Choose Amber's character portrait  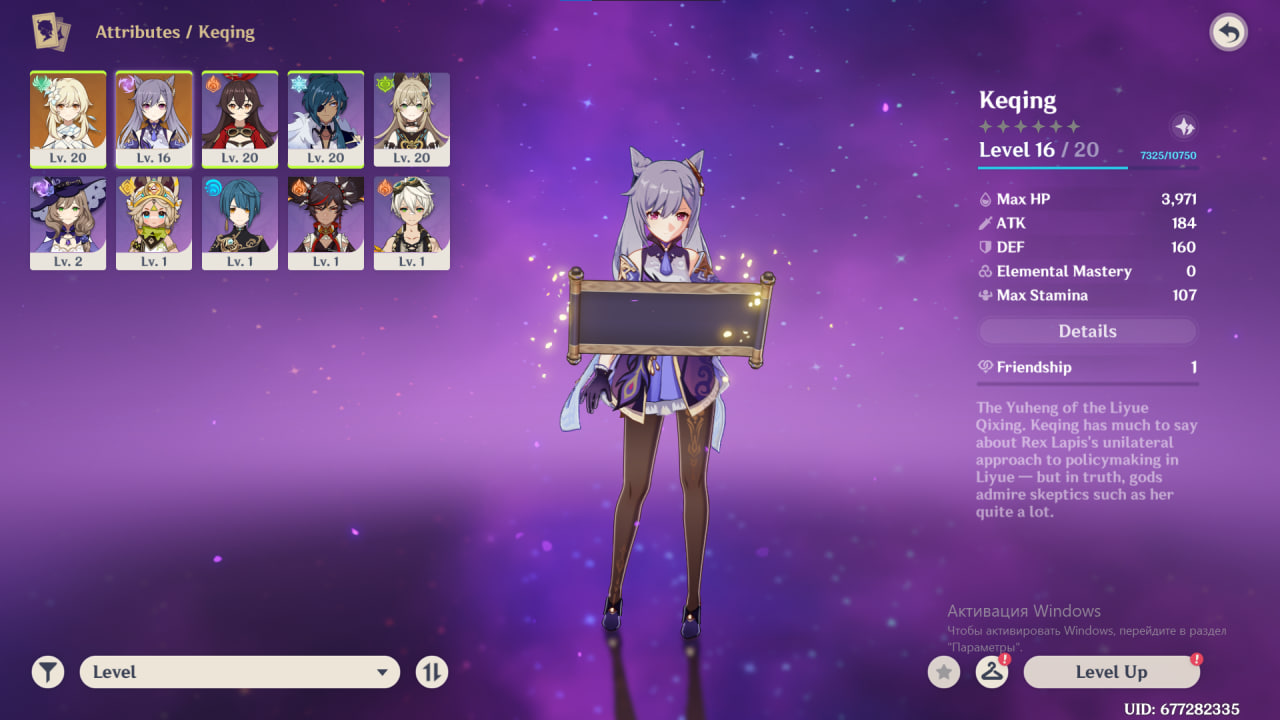pyautogui.click(x=240, y=119)
